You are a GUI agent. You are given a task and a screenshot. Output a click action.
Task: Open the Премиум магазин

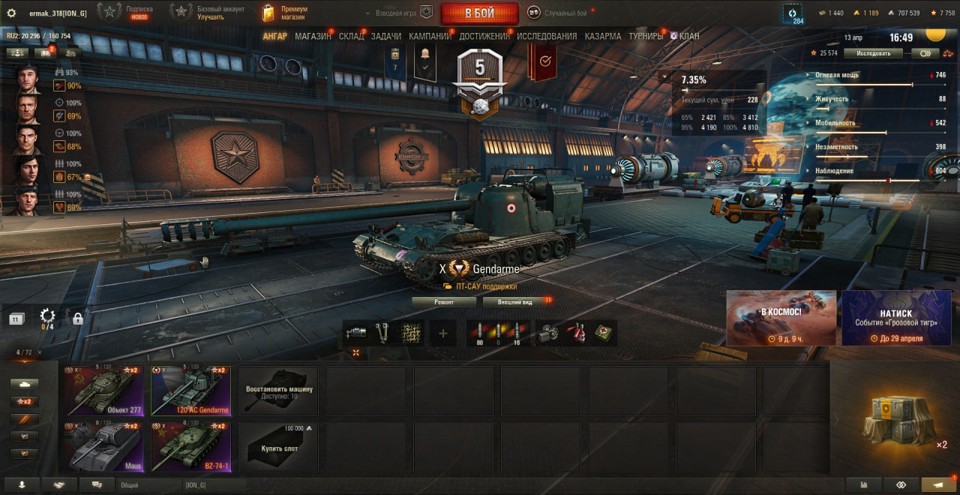(x=285, y=13)
